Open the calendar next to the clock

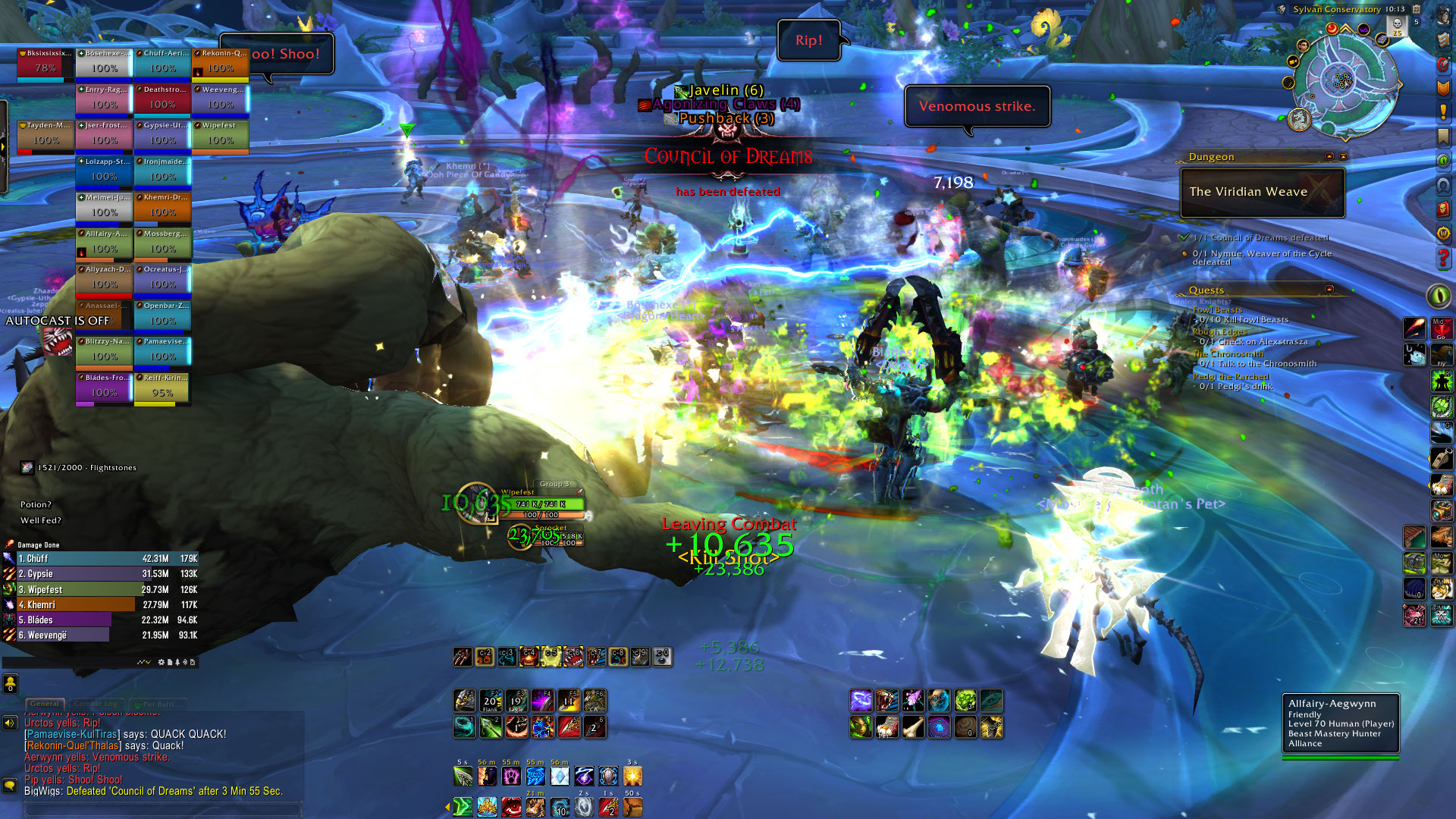click(1416, 9)
